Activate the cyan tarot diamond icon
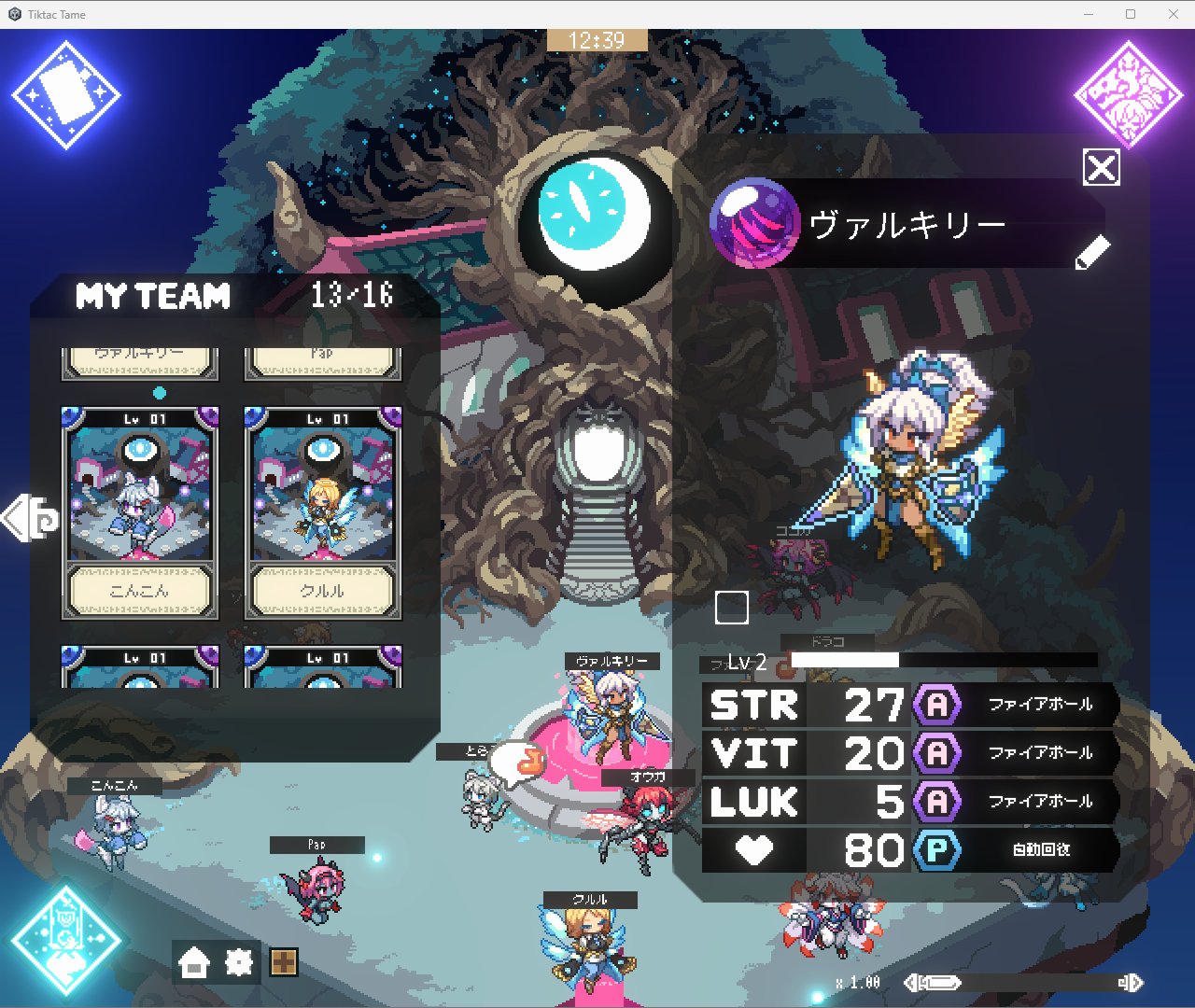 (x=66, y=941)
